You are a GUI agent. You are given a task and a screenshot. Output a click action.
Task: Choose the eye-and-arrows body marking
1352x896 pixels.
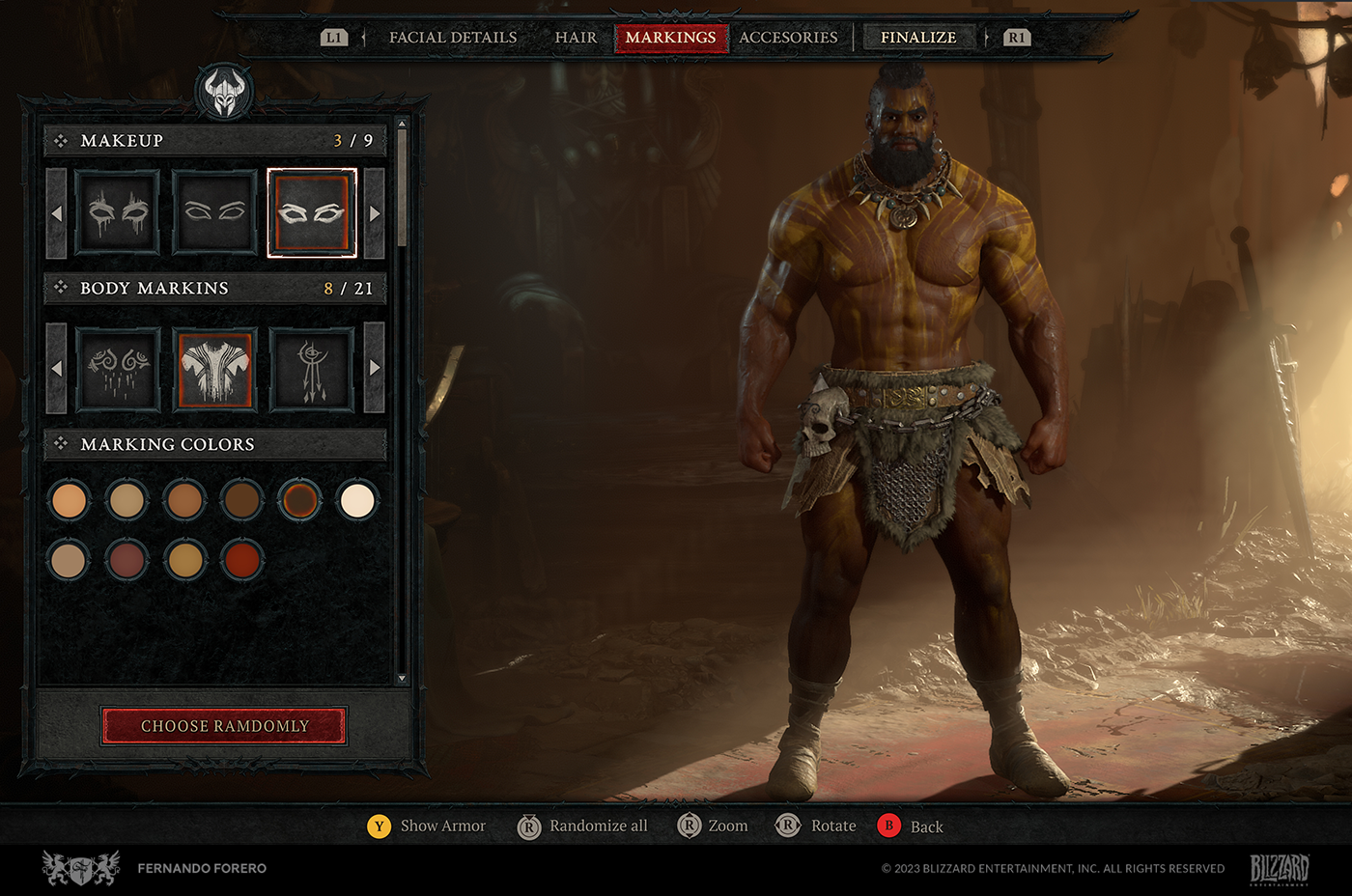click(311, 369)
